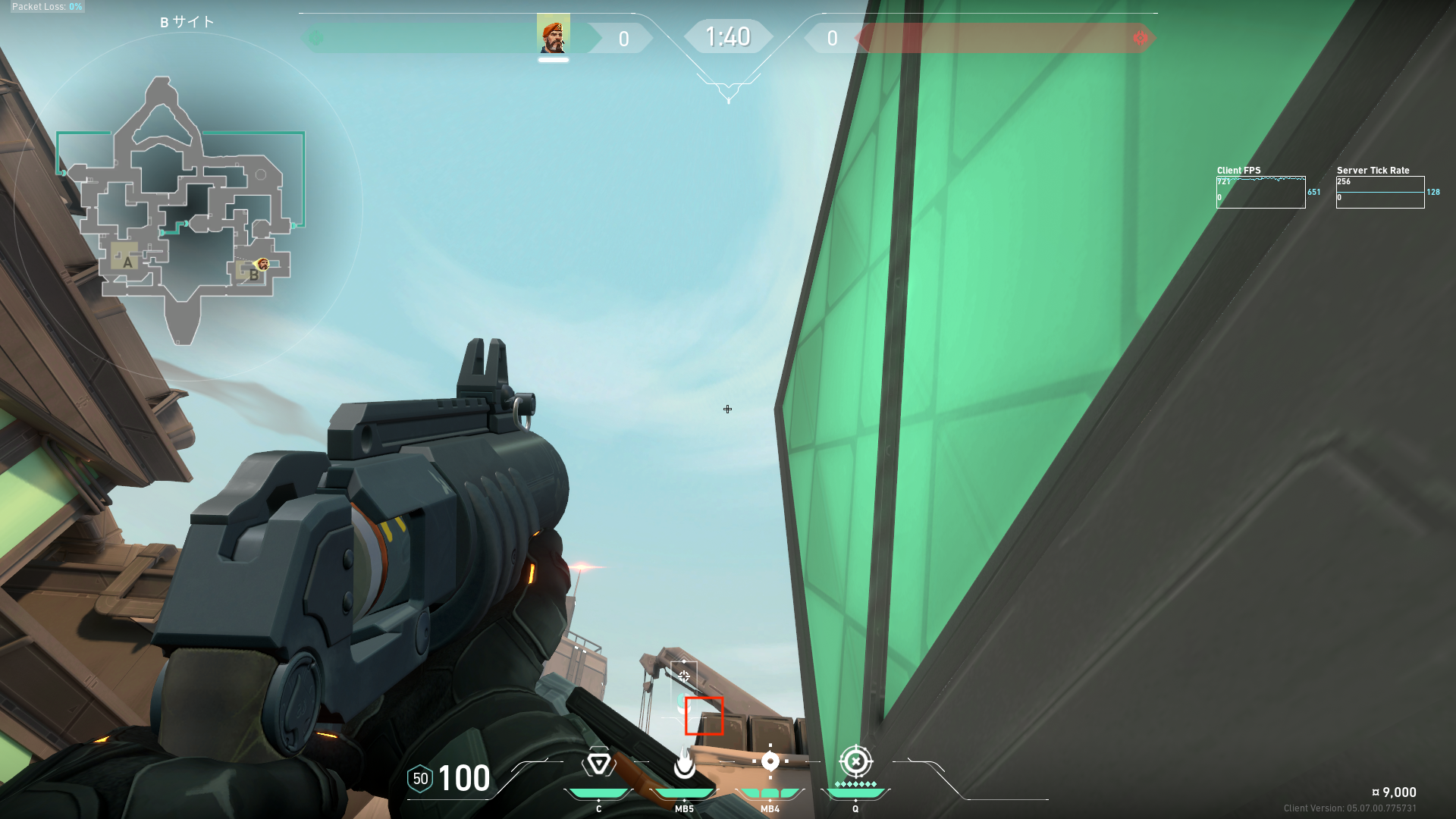Activate the Sky Smoke ability icon
The width and height of the screenshot is (1456, 819).
(770, 761)
